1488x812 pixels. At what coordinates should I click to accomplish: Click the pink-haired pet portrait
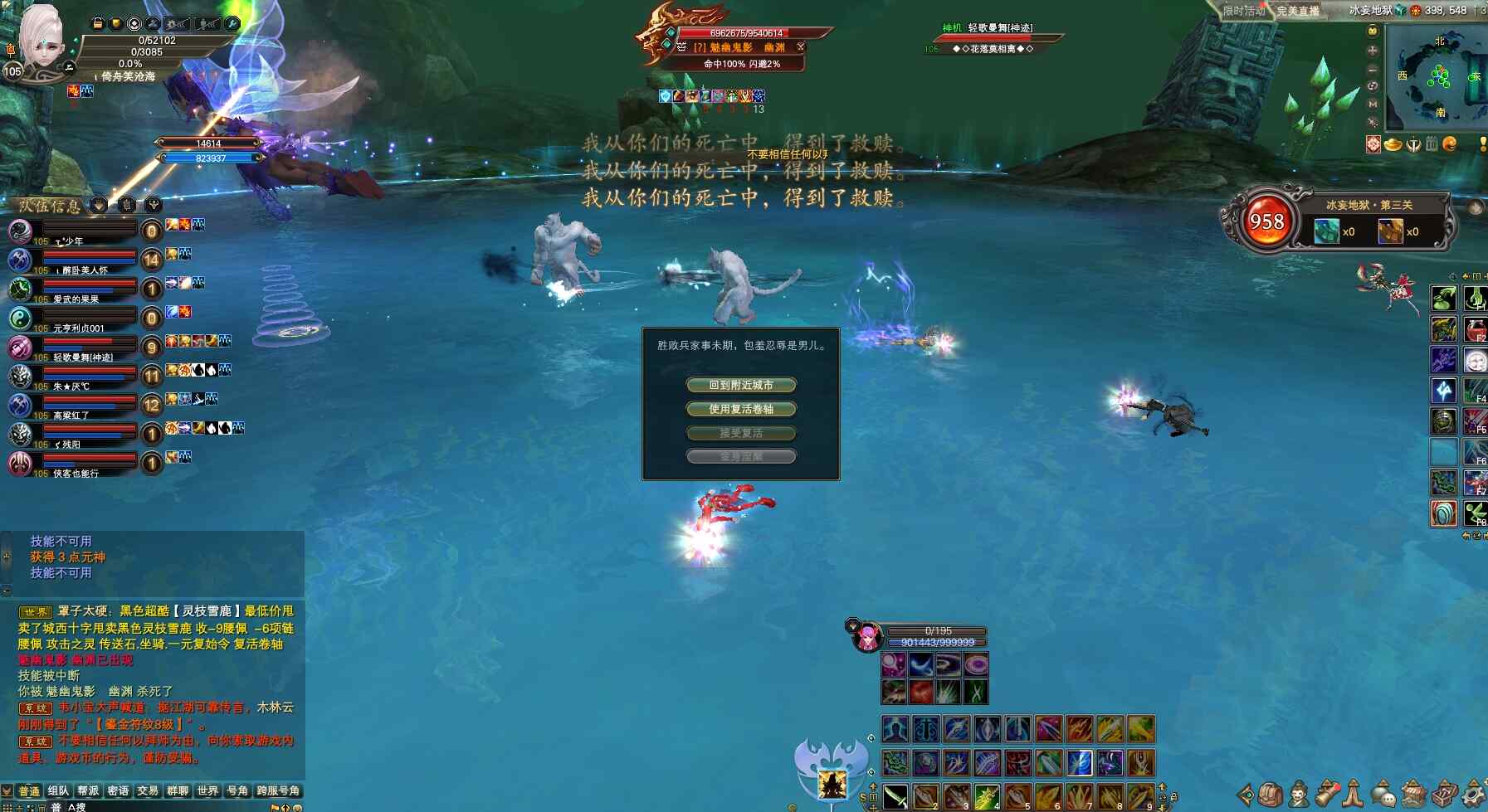click(x=867, y=637)
